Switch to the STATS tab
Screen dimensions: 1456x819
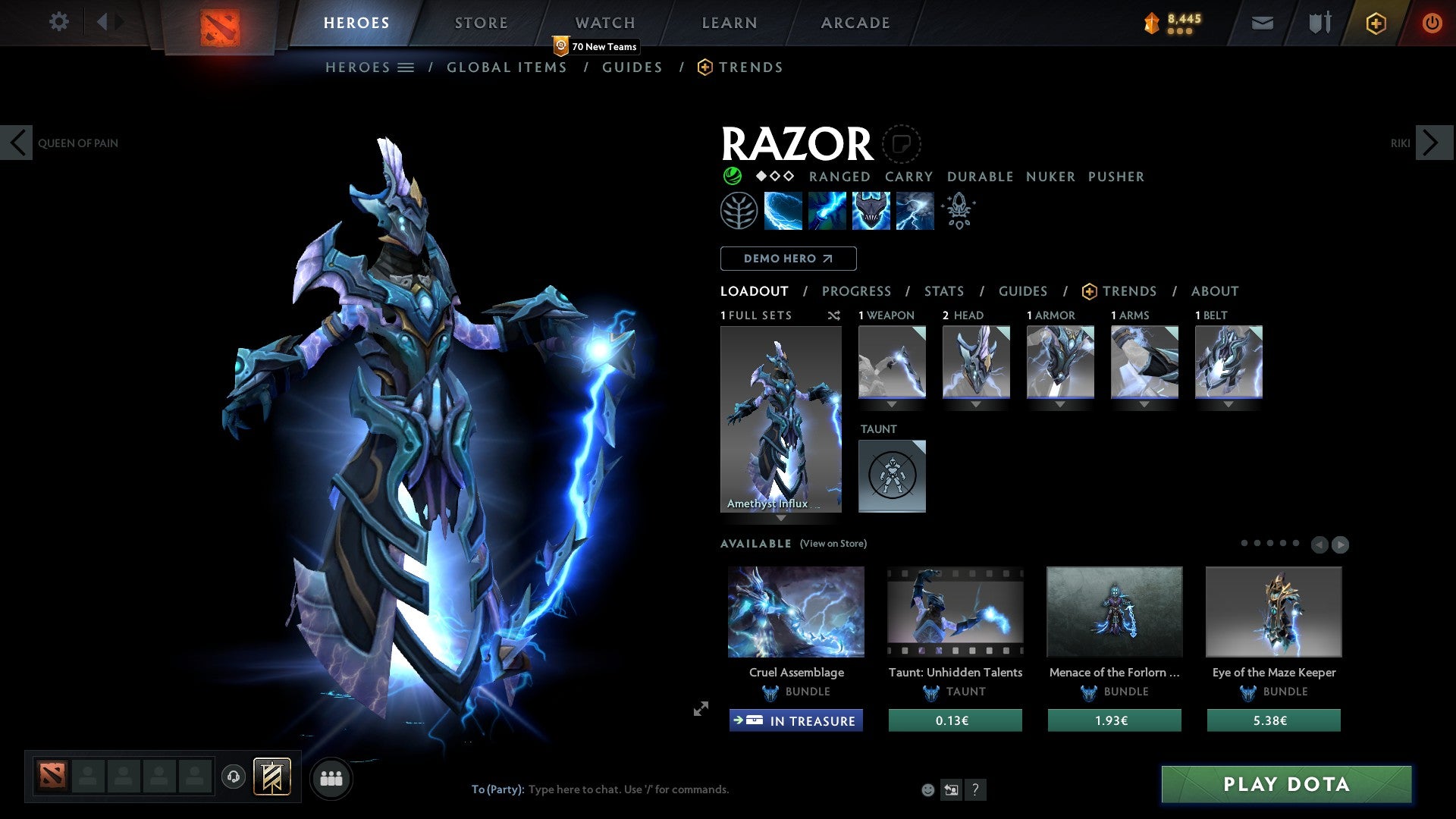coord(943,290)
